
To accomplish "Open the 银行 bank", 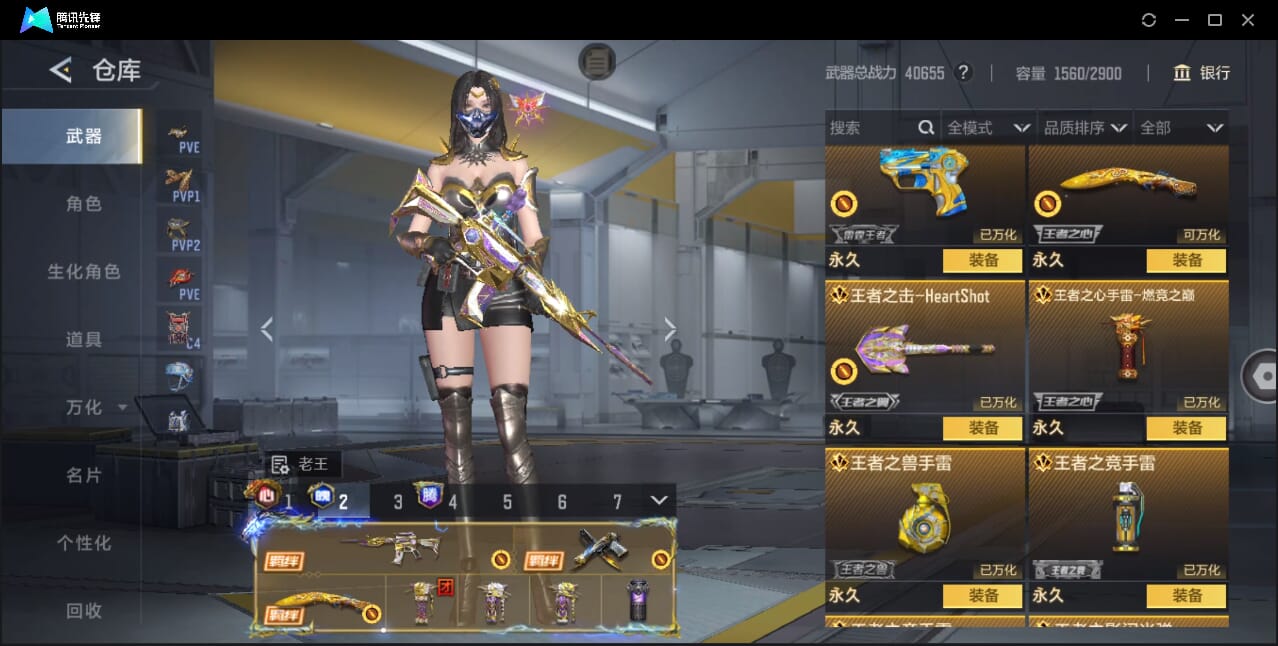I will (x=1201, y=73).
